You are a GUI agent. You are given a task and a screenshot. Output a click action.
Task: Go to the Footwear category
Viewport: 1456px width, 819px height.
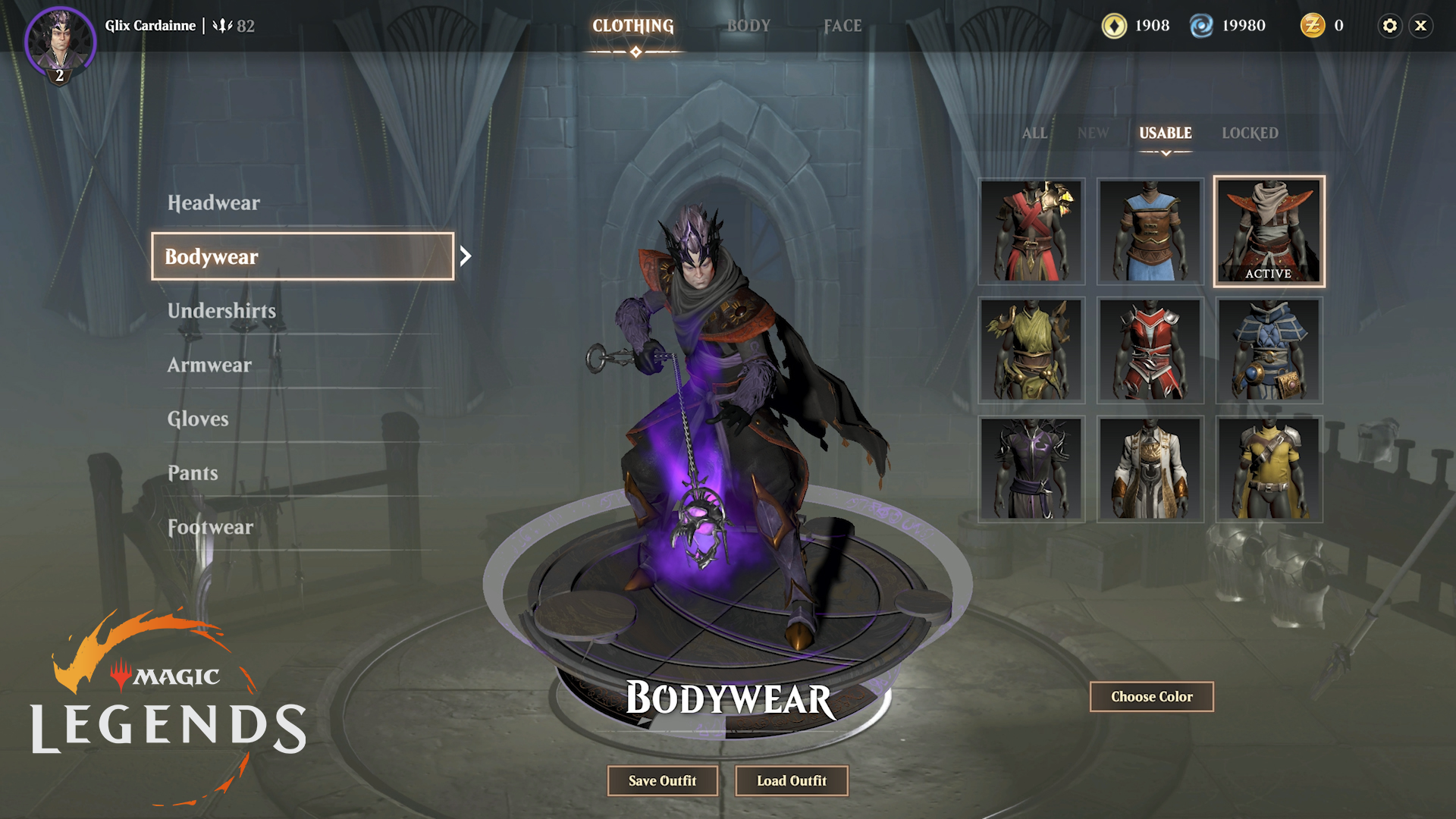tap(210, 527)
